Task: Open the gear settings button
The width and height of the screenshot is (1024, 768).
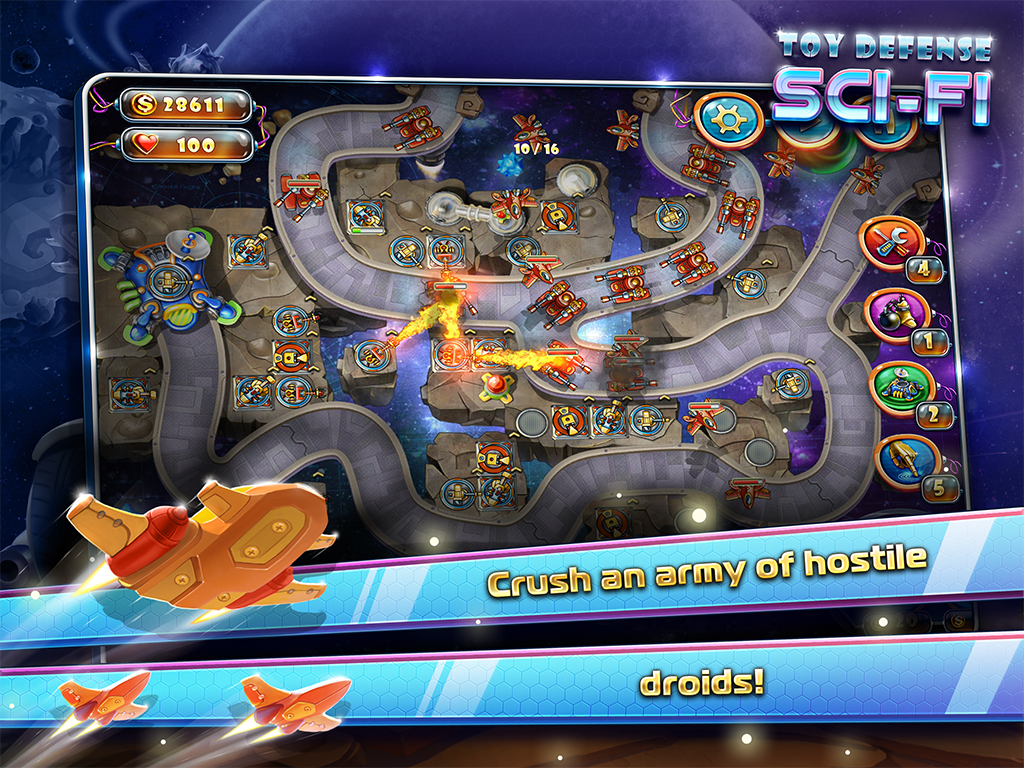Action: (727, 119)
